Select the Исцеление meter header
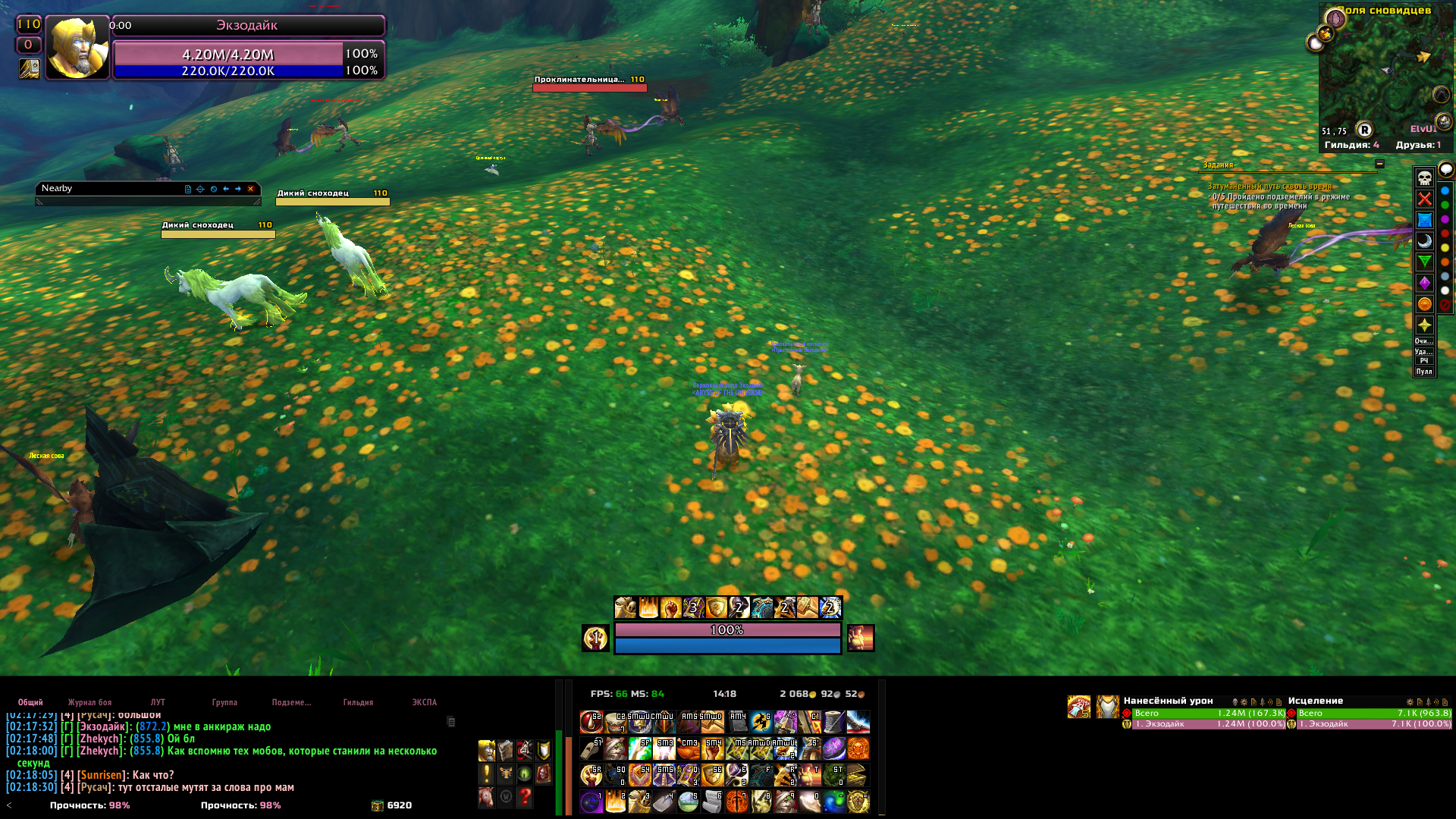The height and width of the screenshot is (819, 1456). (1315, 701)
